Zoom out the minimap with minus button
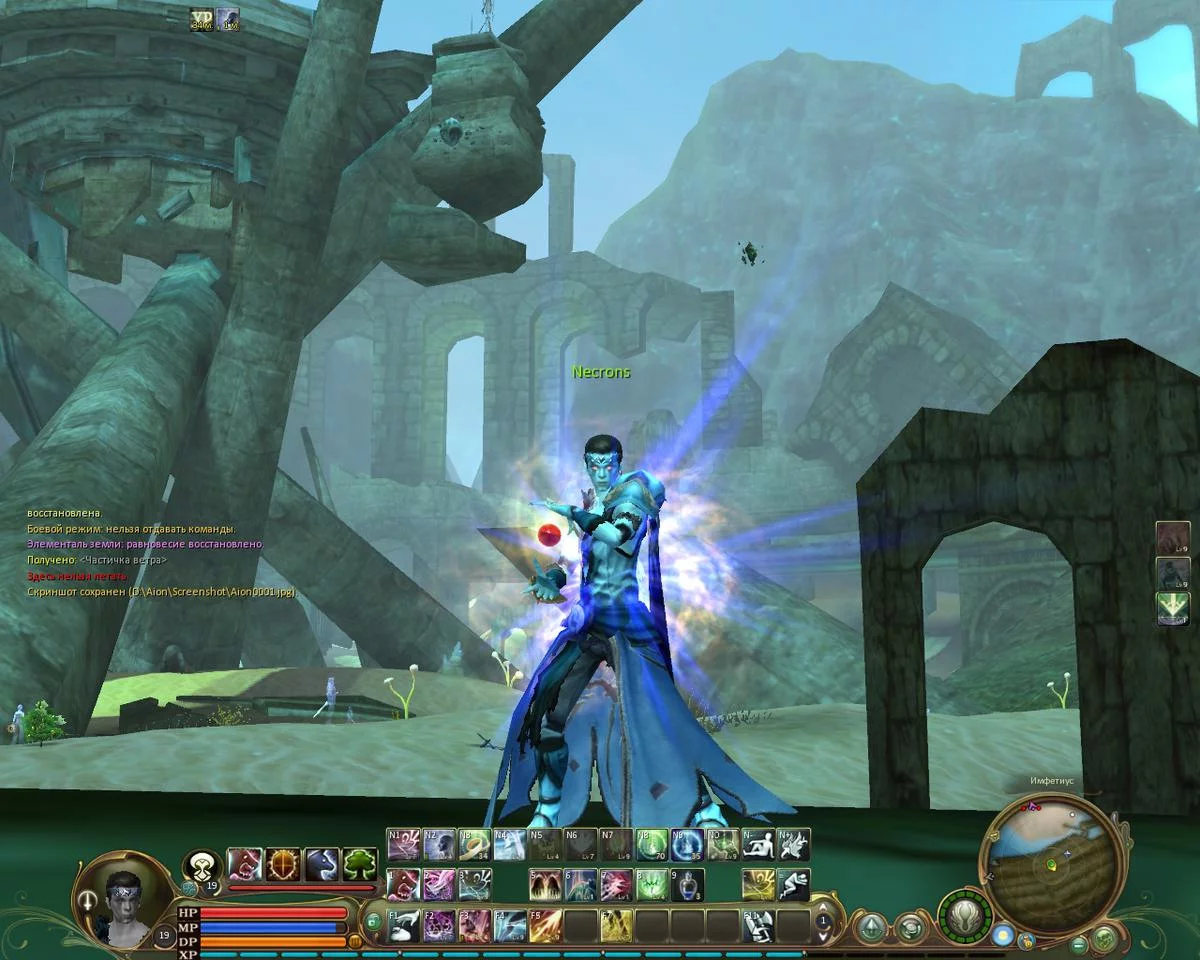The image size is (1200, 960). [x=1079, y=943]
